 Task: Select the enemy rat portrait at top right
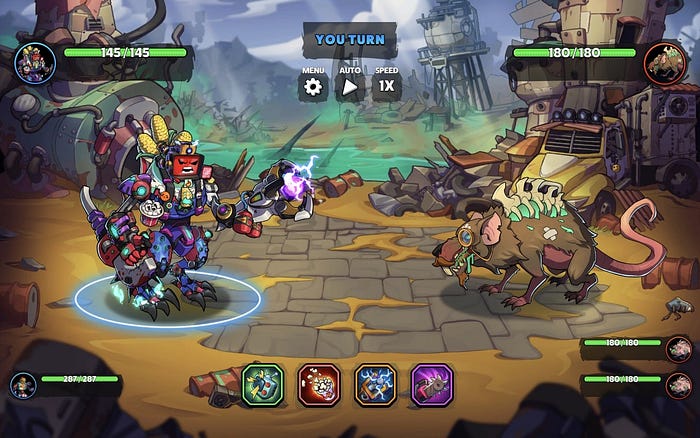[x=664, y=63]
